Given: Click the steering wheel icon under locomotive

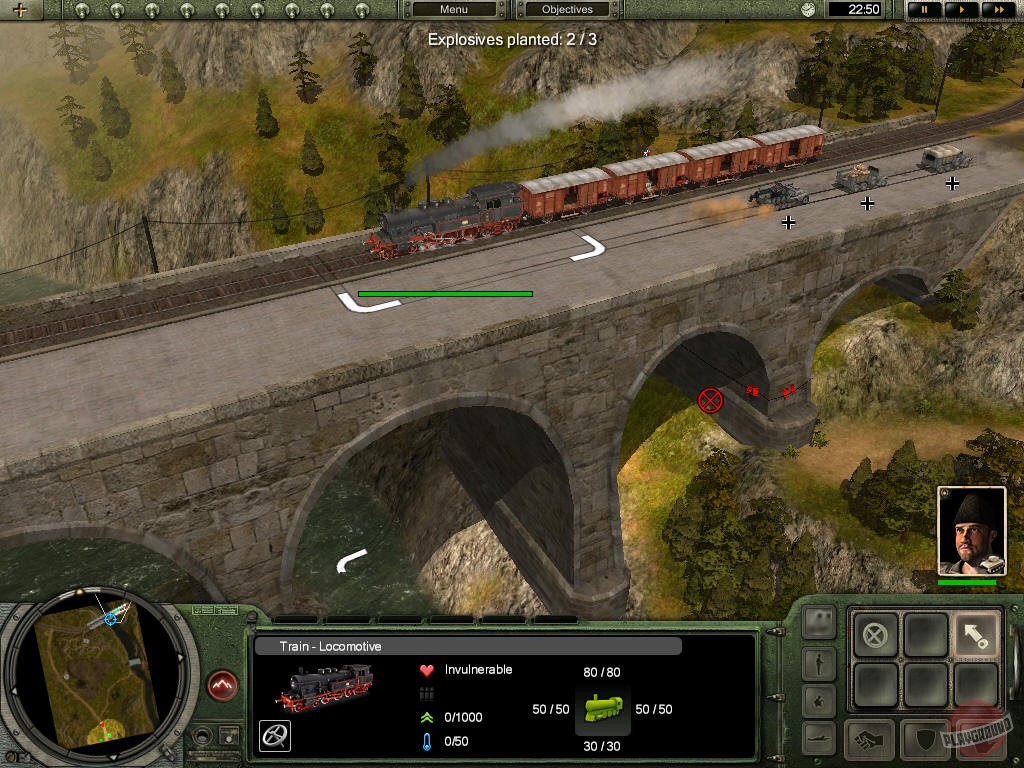Looking at the screenshot, I should click(x=275, y=736).
